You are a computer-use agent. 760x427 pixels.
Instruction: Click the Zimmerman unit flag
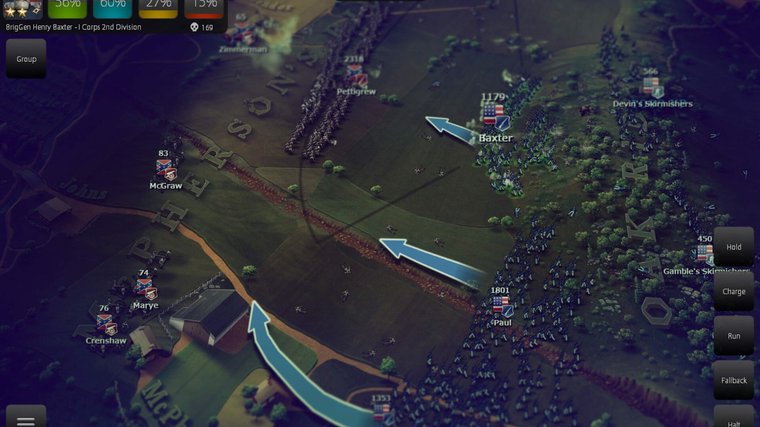[x=241, y=32]
